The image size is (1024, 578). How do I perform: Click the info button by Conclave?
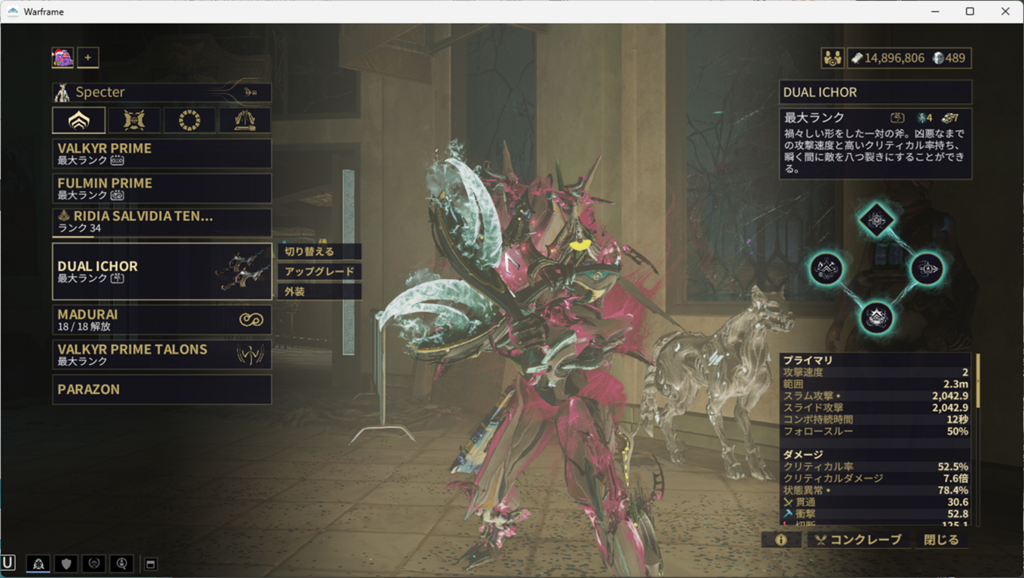[781, 540]
